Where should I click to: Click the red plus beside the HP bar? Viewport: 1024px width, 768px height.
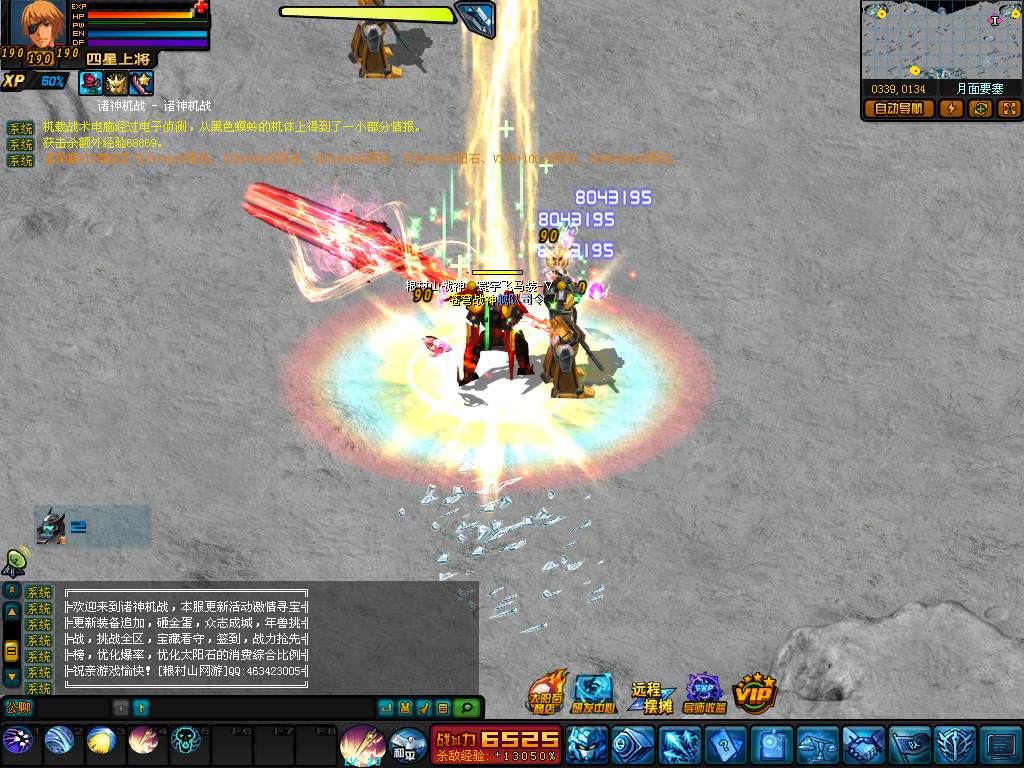(201, 8)
